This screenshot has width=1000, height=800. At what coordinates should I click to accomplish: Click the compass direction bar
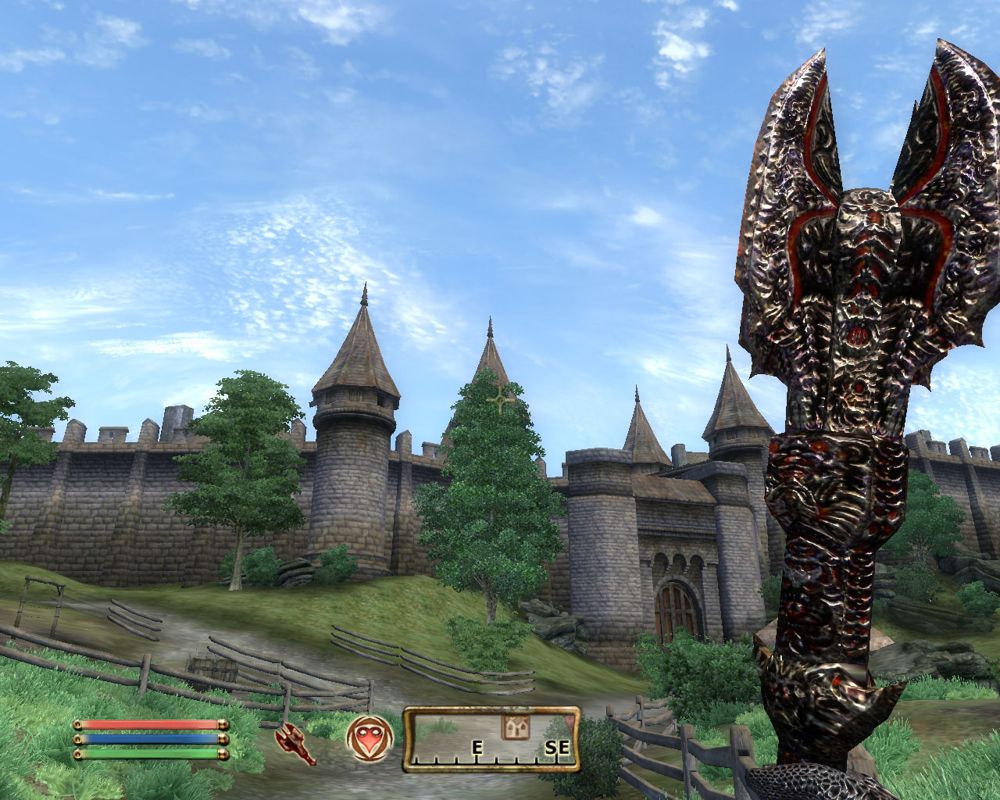[491, 741]
